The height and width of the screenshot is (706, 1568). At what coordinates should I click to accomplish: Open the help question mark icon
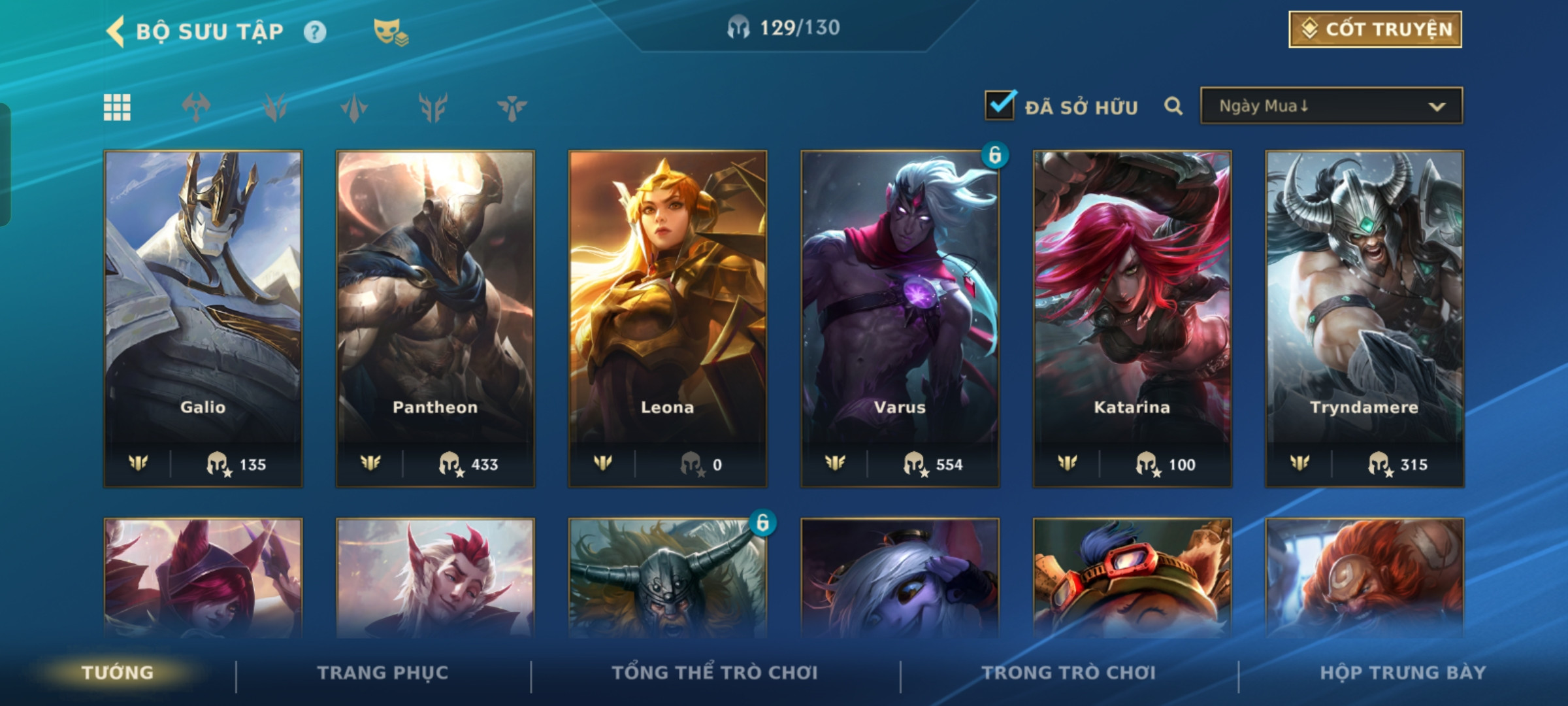[315, 32]
